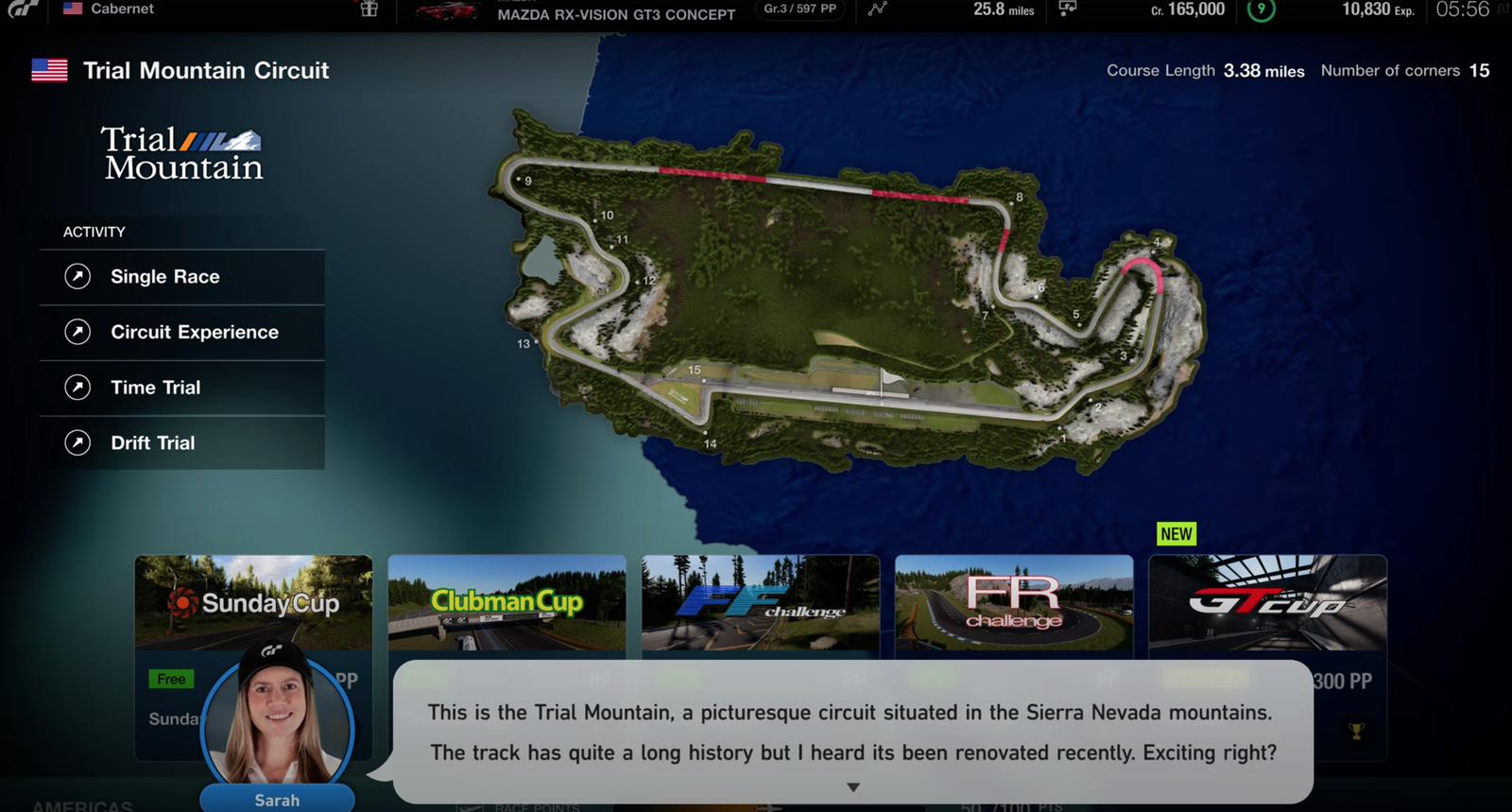1512x812 pixels.
Task: Select the new GT Cup event
Action: click(x=1267, y=602)
